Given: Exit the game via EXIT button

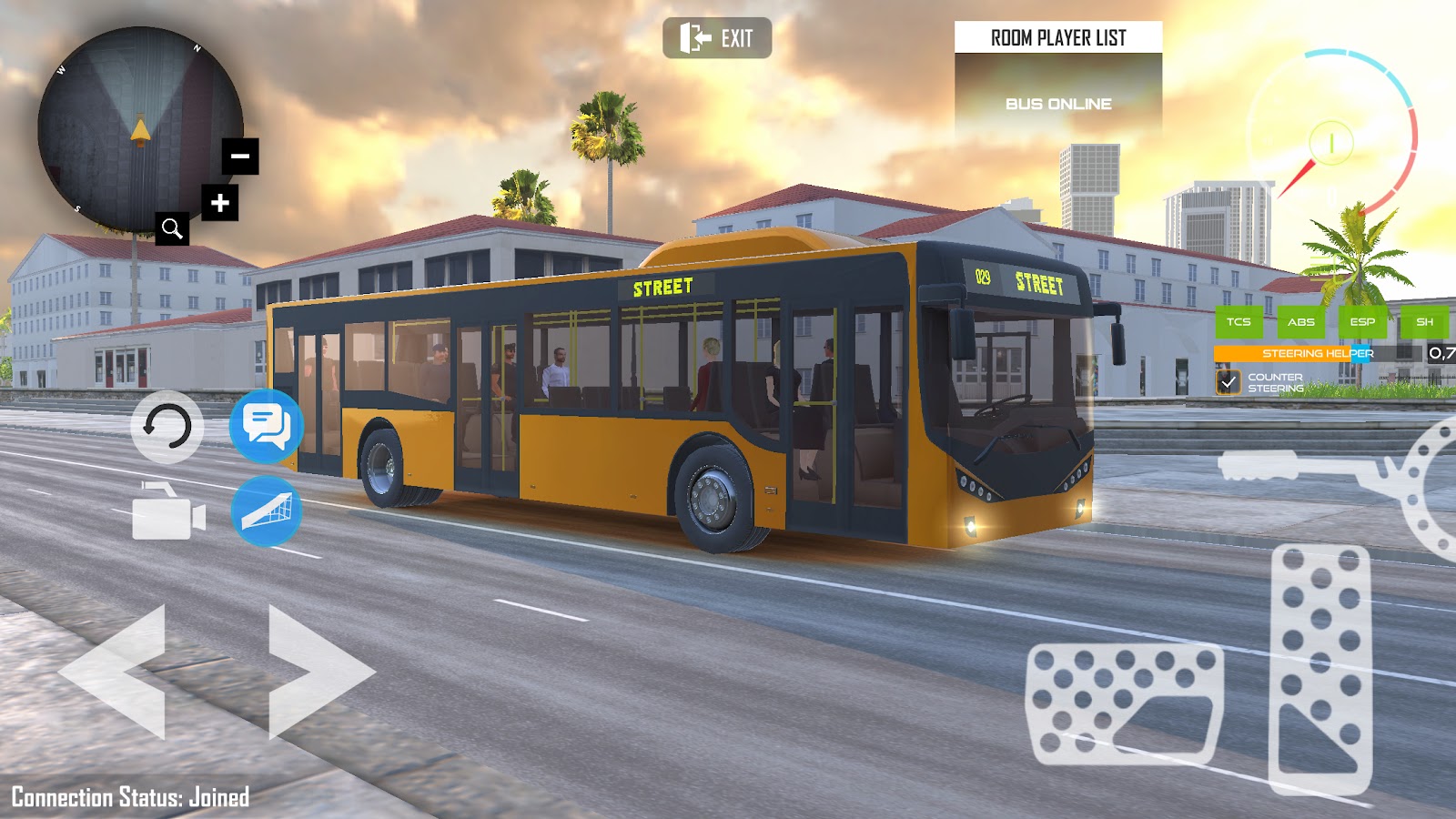Looking at the screenshot, I should point(717,38).
